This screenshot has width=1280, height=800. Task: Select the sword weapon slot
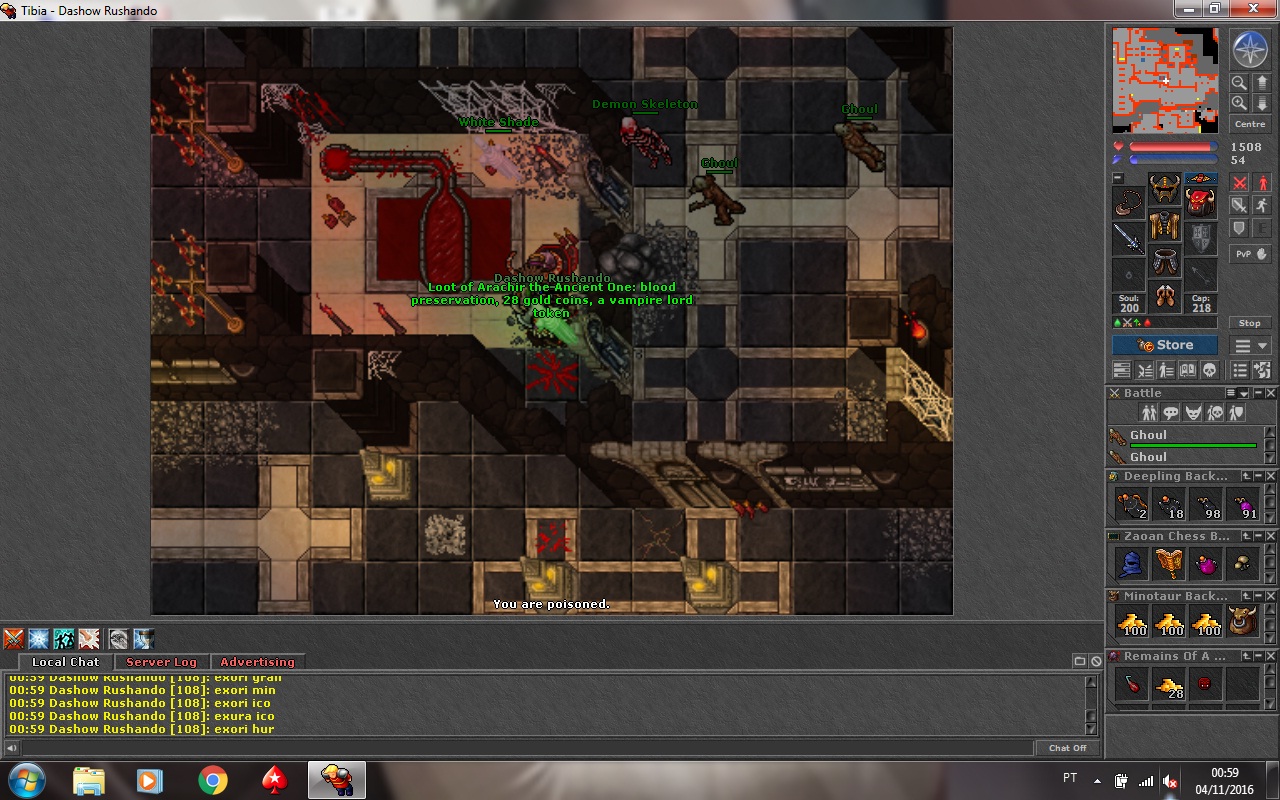click(1129, 239)
